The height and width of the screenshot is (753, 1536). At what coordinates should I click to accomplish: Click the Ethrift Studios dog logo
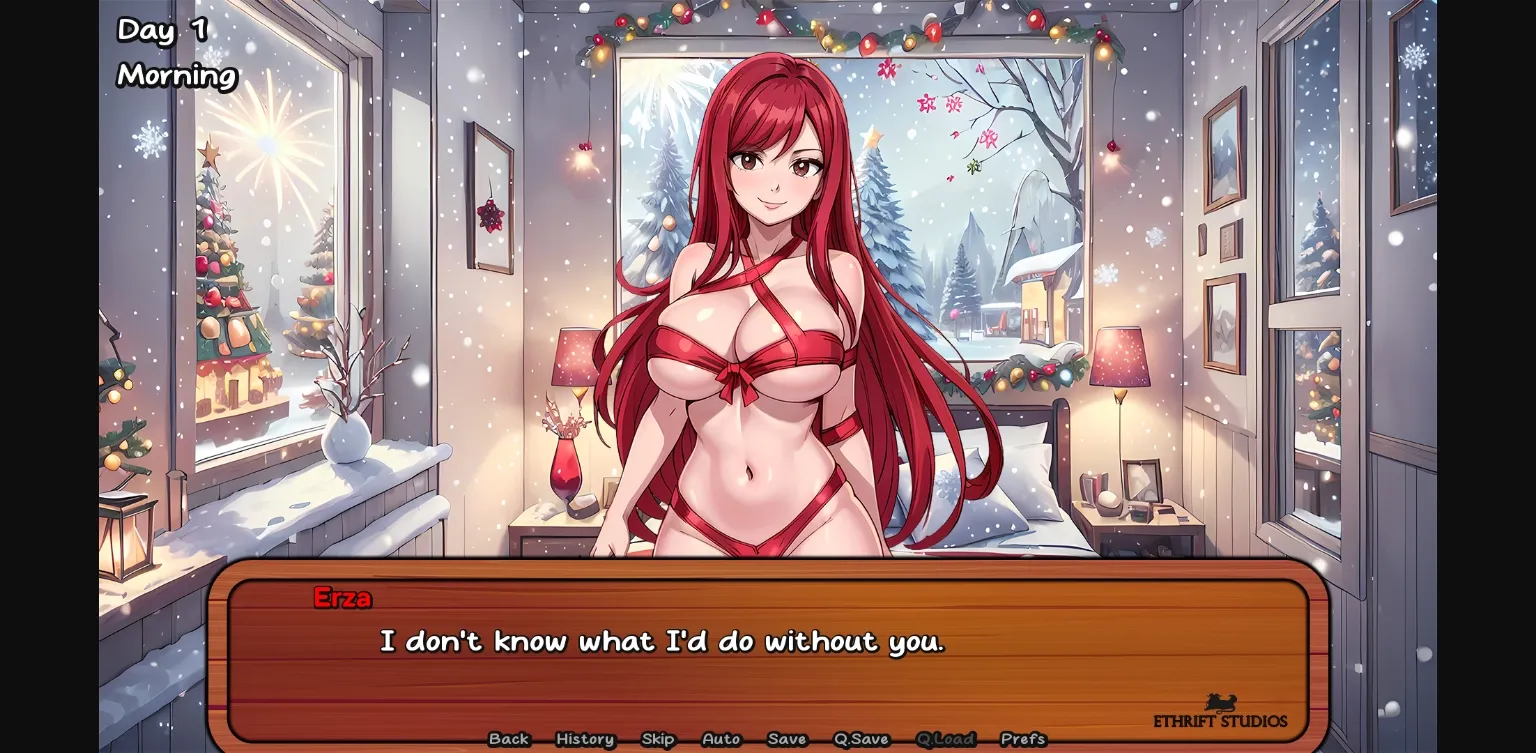pyautogui.click(x=1222, y=700)
